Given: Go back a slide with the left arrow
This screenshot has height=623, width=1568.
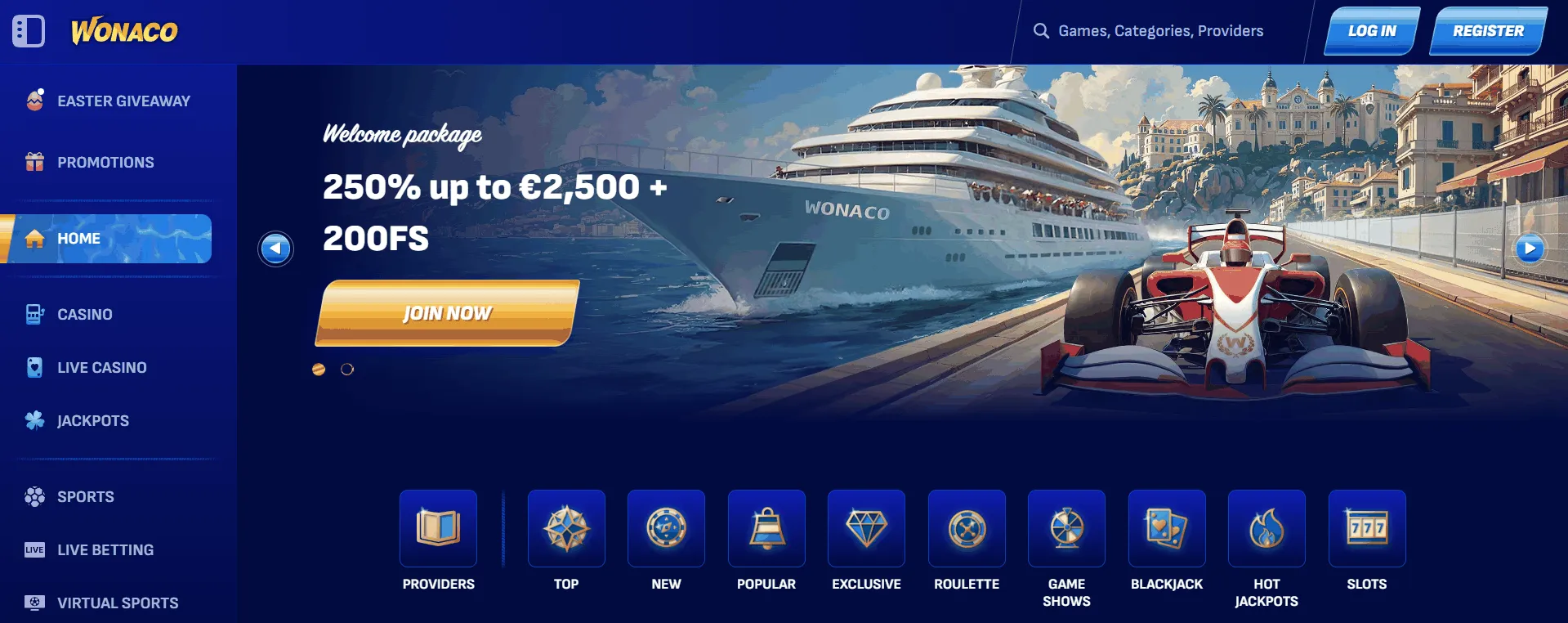Looking at the screenshot, I should [276, 248].
